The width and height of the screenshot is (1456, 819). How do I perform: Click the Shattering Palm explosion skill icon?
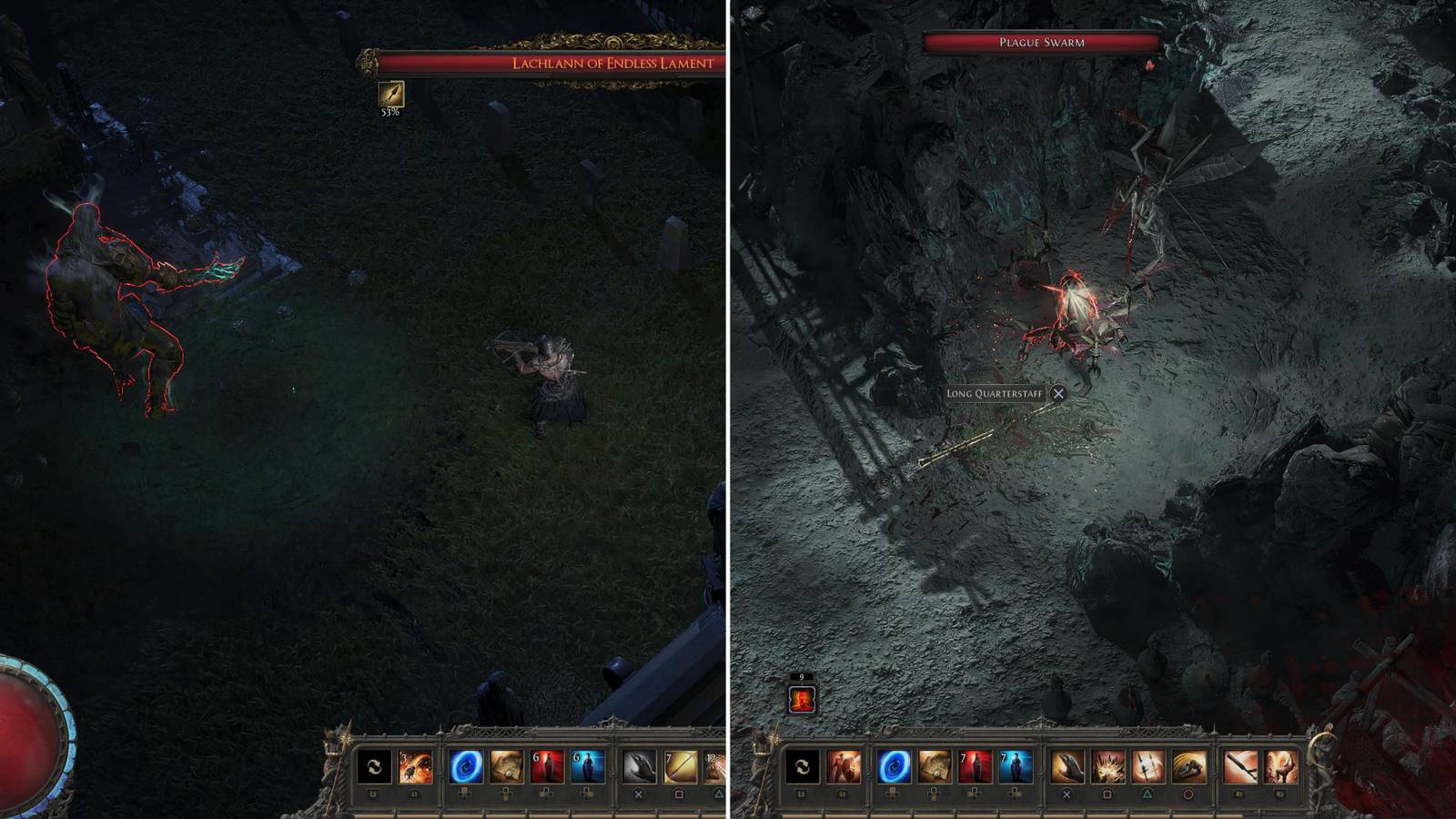(x=1109, y=765)
